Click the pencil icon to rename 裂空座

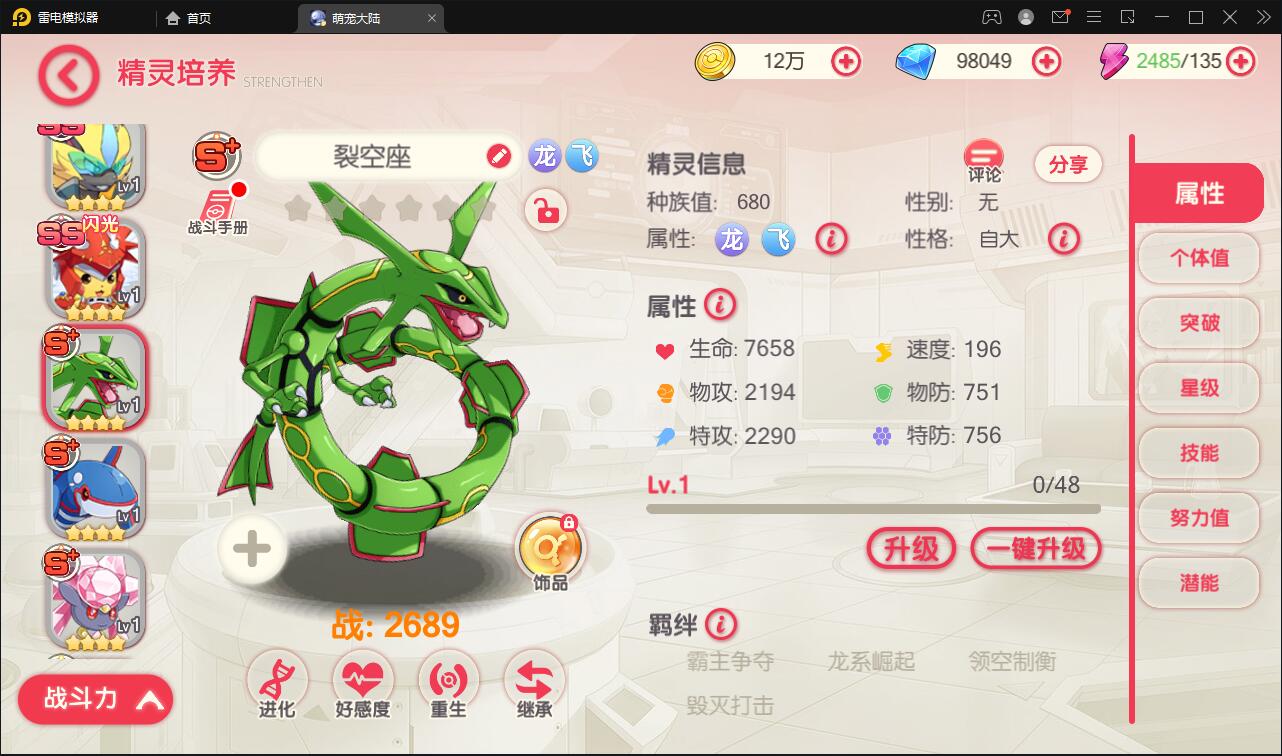point(498,157)
